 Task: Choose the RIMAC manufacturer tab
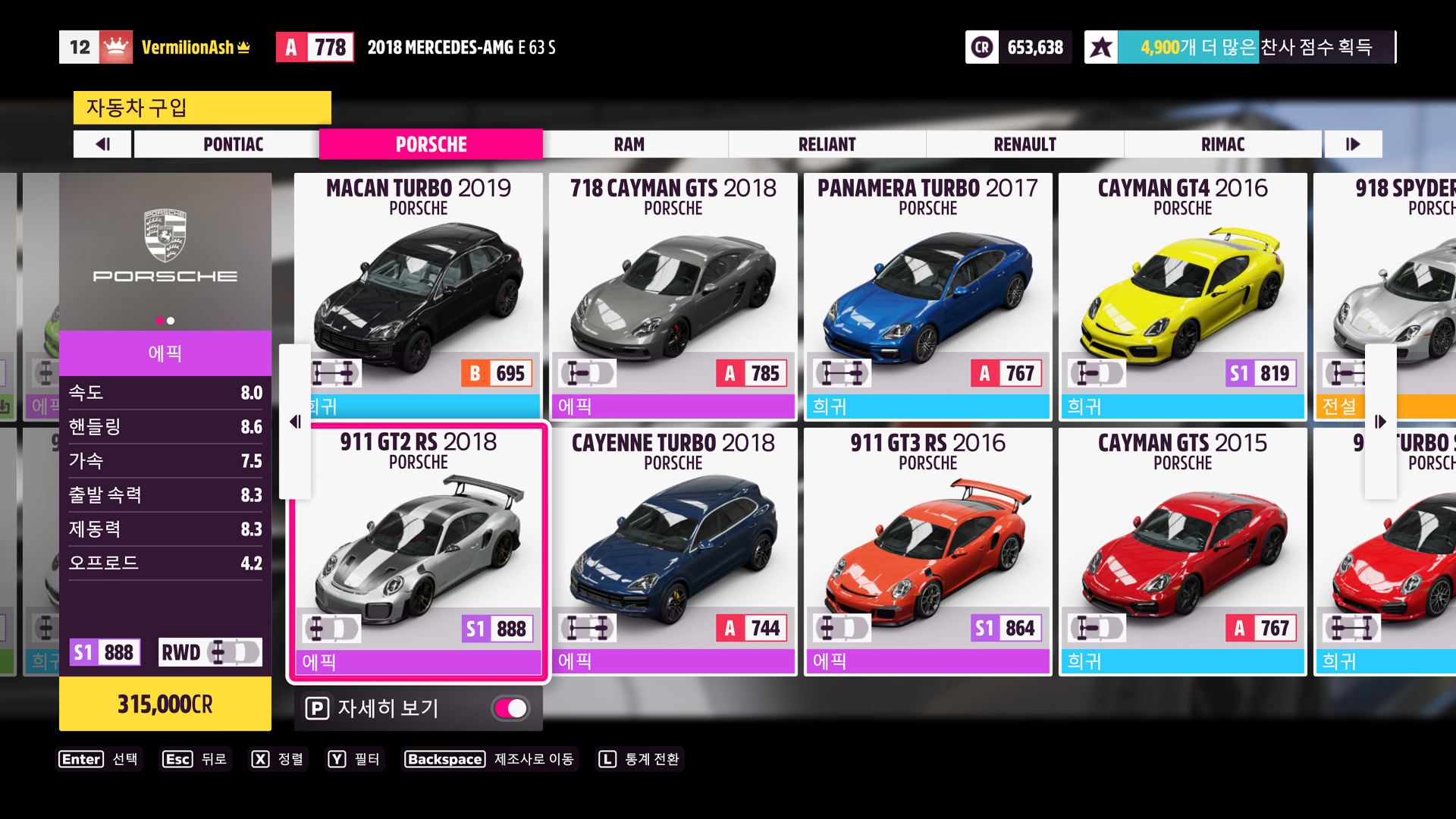coord(1222,144)
